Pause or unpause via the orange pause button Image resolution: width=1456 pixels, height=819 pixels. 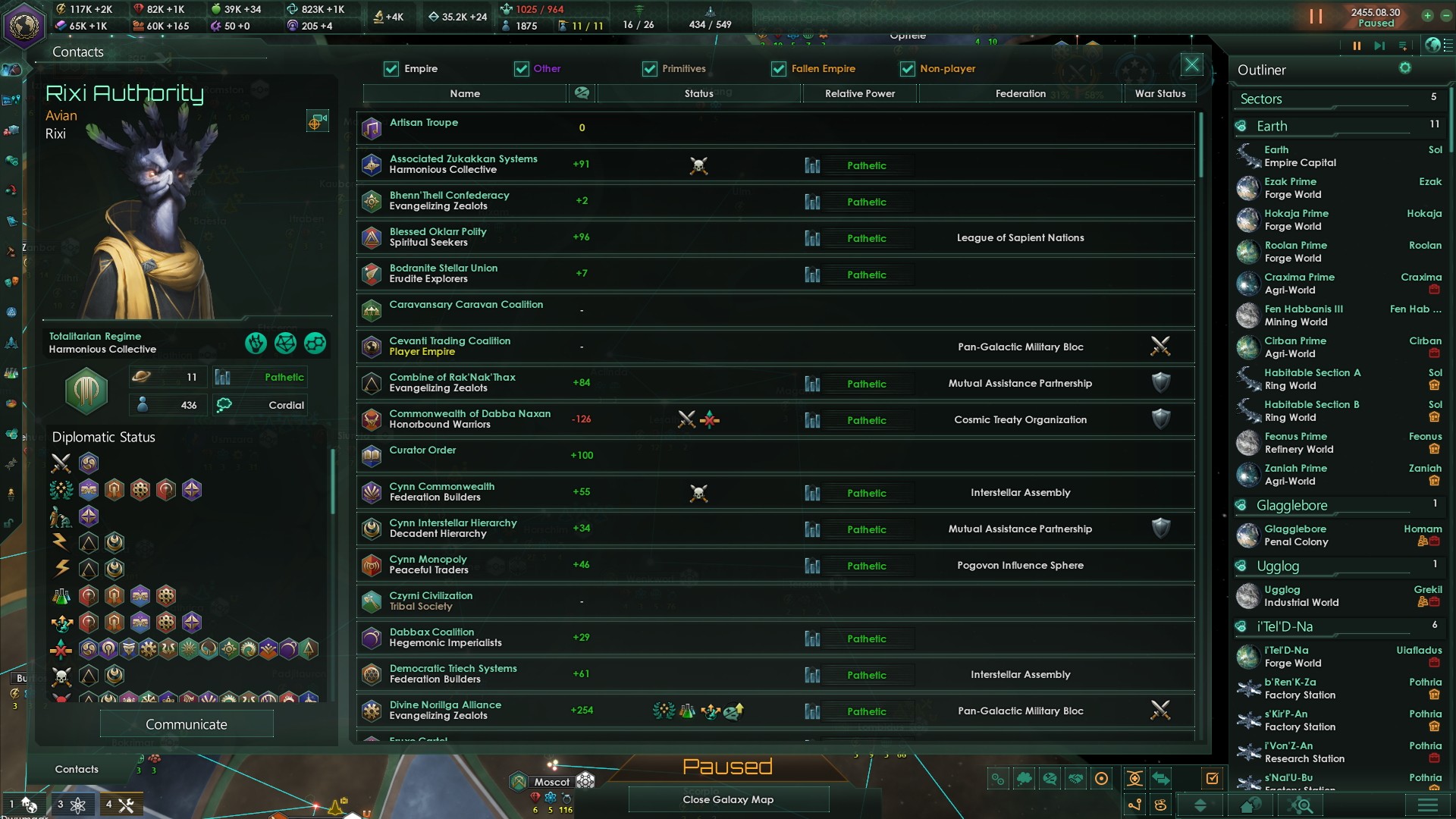pyautogui.click(x=1316, y=17)
